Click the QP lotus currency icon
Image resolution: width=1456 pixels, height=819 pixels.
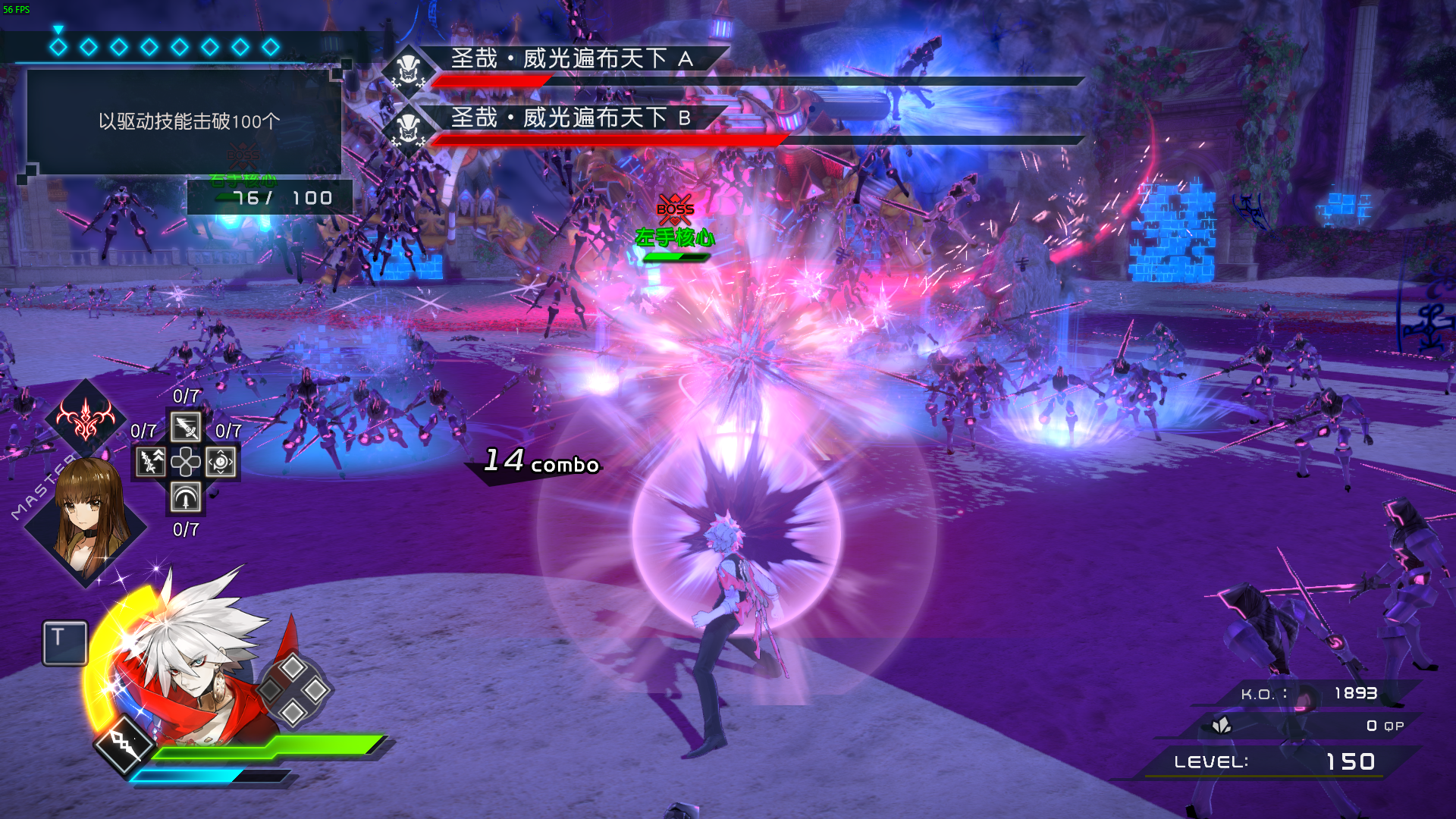click(x=1221, y=726)
